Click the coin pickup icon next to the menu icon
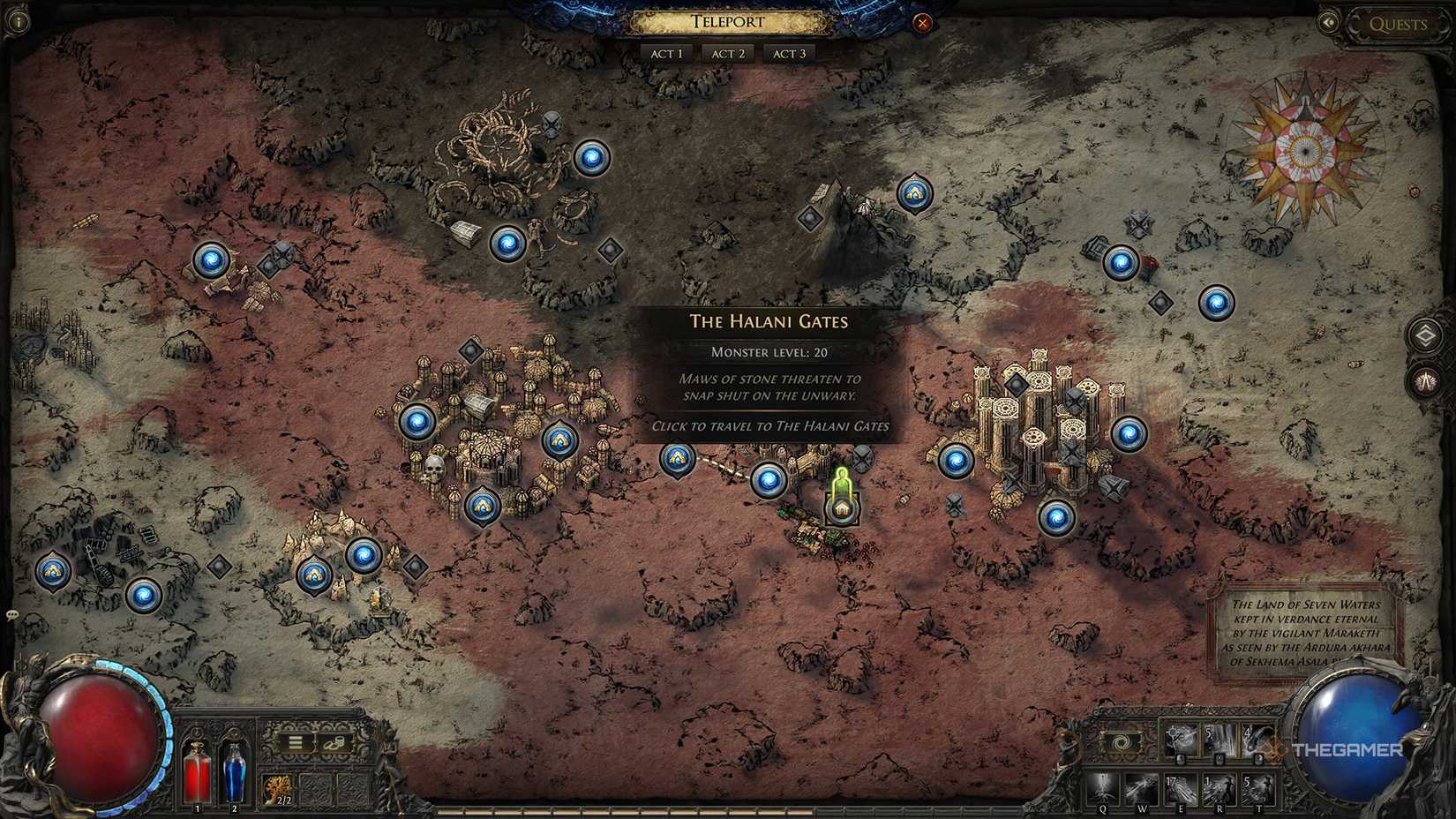The width and height of the screenshot is (1456, 819). click(x=335, y=742)
